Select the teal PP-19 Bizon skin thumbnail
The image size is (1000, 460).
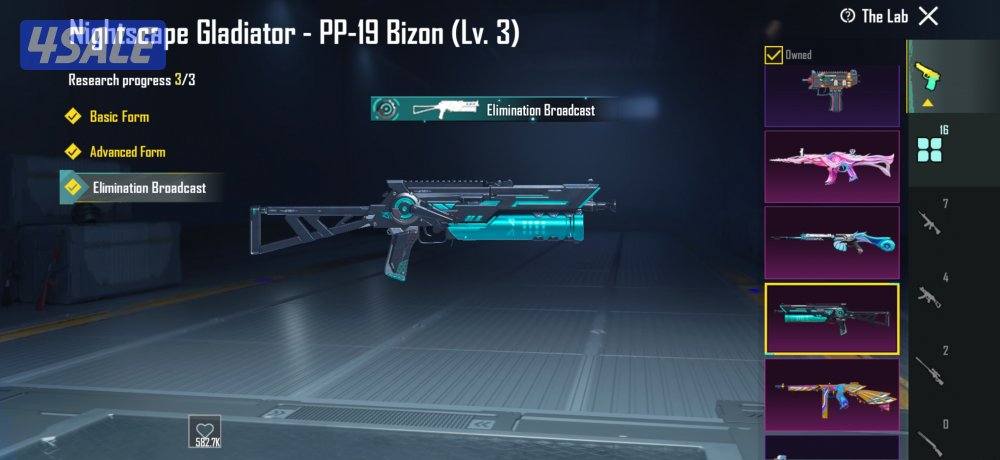[x=831, y=318]
